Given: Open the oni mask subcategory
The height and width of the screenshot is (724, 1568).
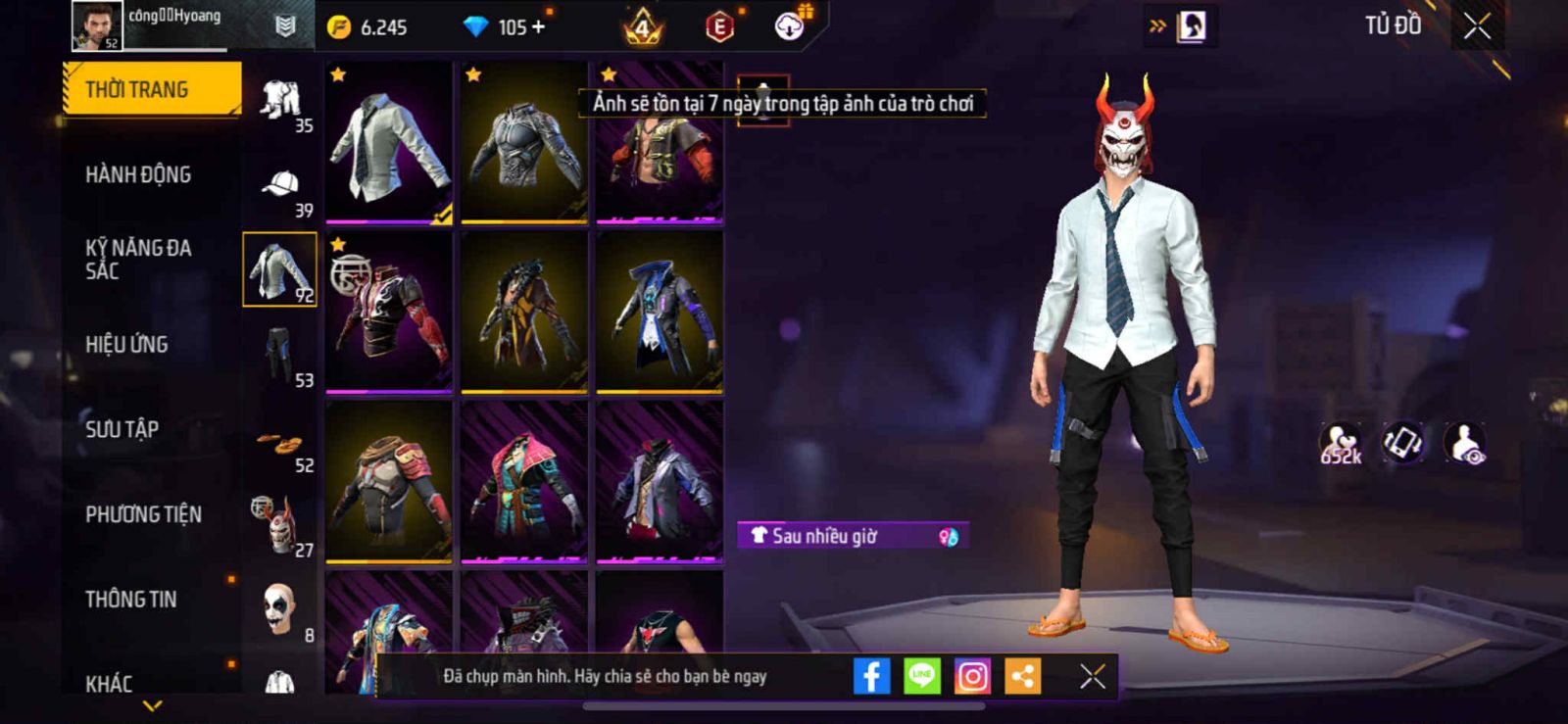Looking at the screenshot, I should [281, 524].
